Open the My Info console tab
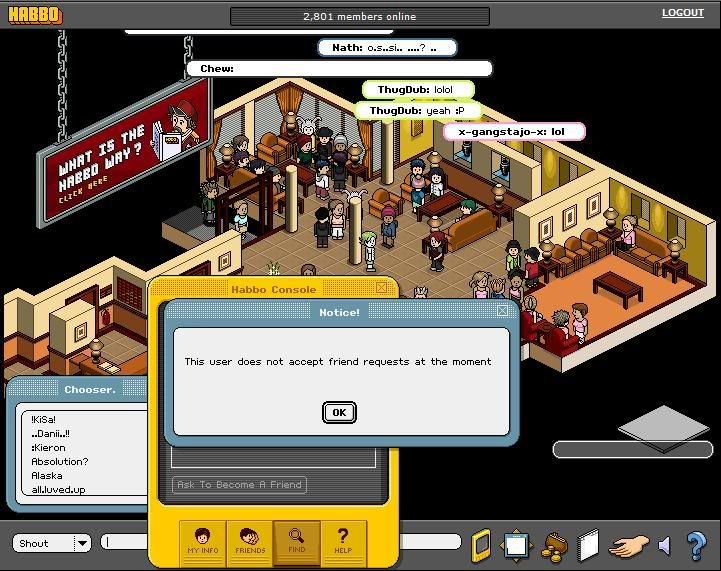Image resolution: width=721 pixels, height=571 pixels. (202, 541)
